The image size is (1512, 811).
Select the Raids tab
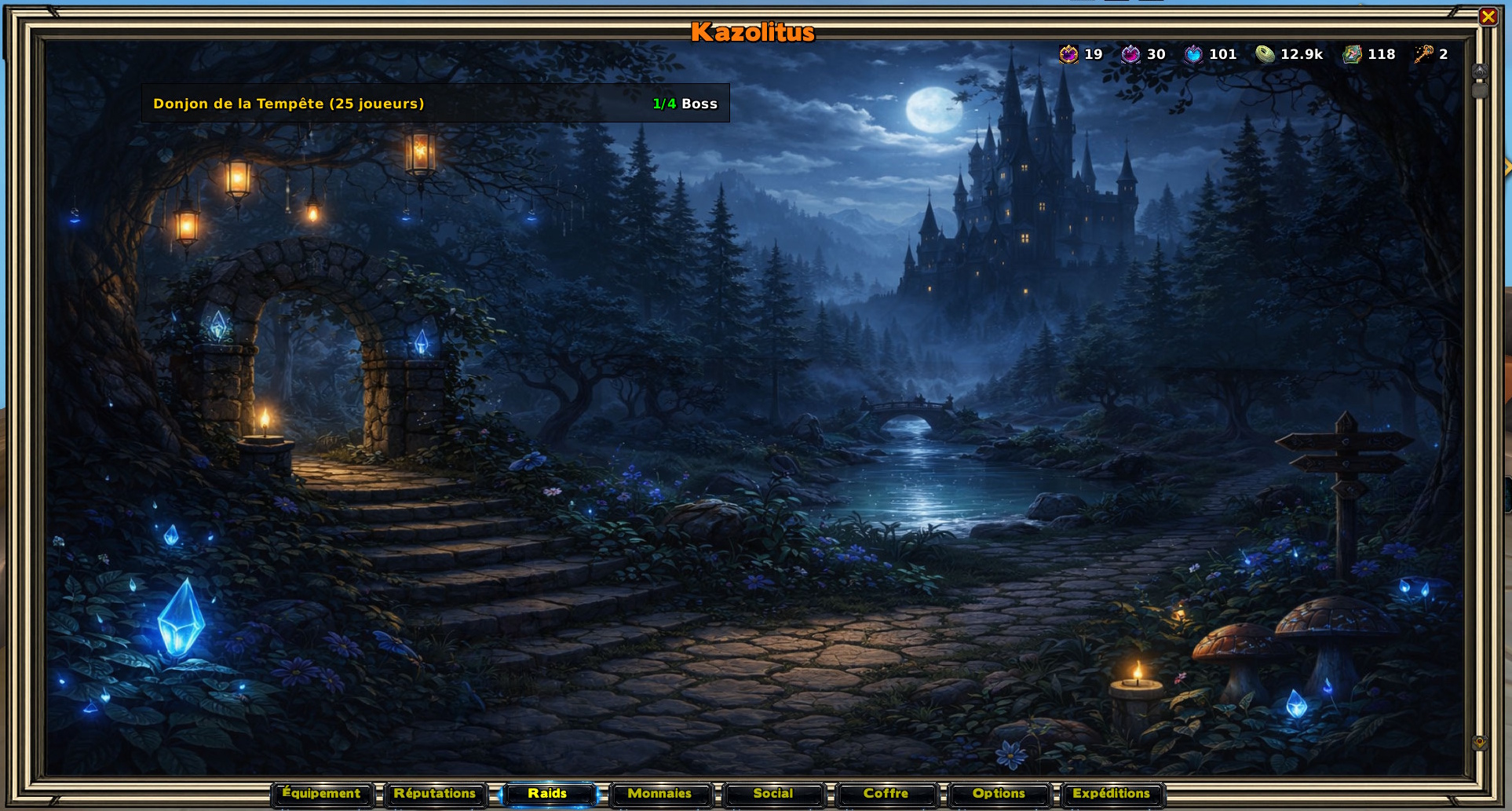pyautogui.click(x=547, y=794)
